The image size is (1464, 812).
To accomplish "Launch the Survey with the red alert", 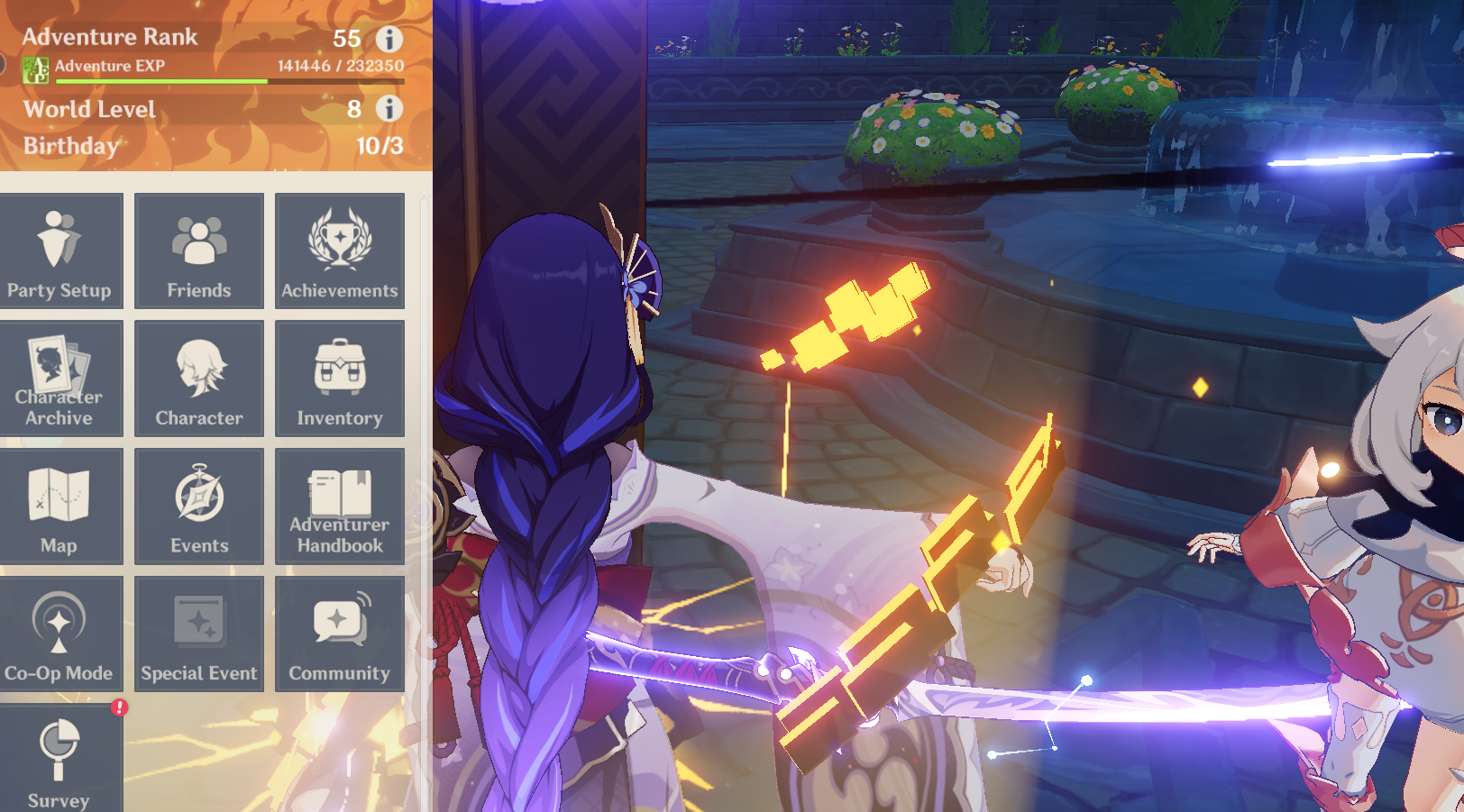I will 59,761.
